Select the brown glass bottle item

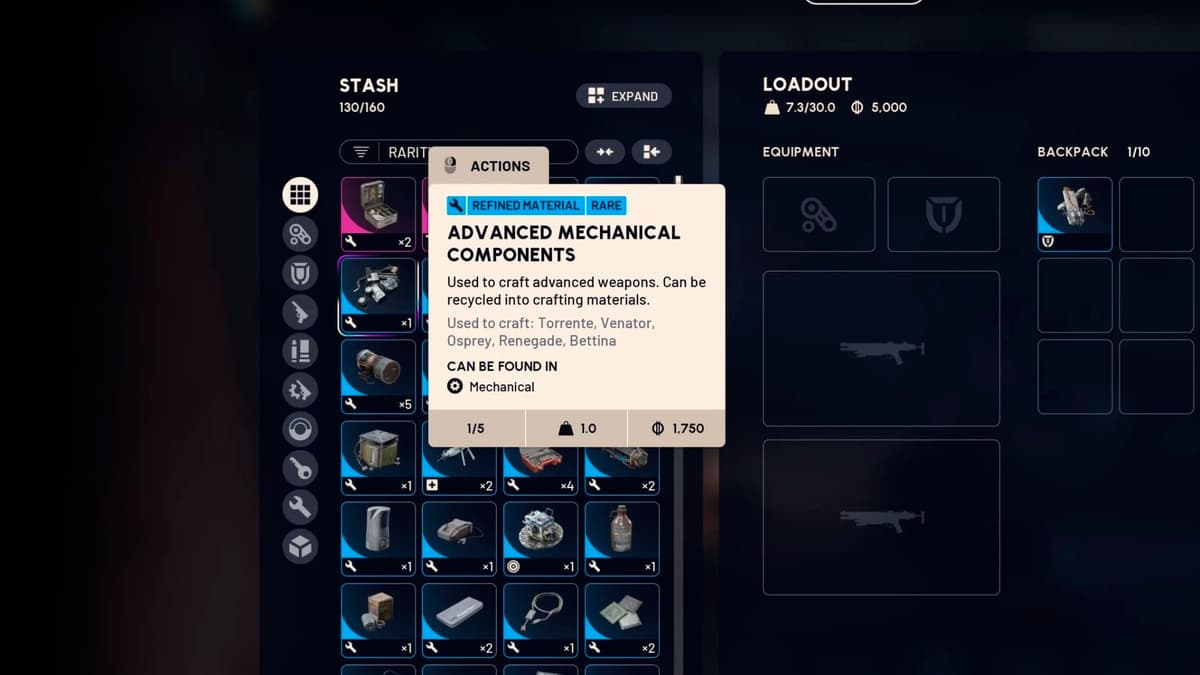[x=621, y=538]
